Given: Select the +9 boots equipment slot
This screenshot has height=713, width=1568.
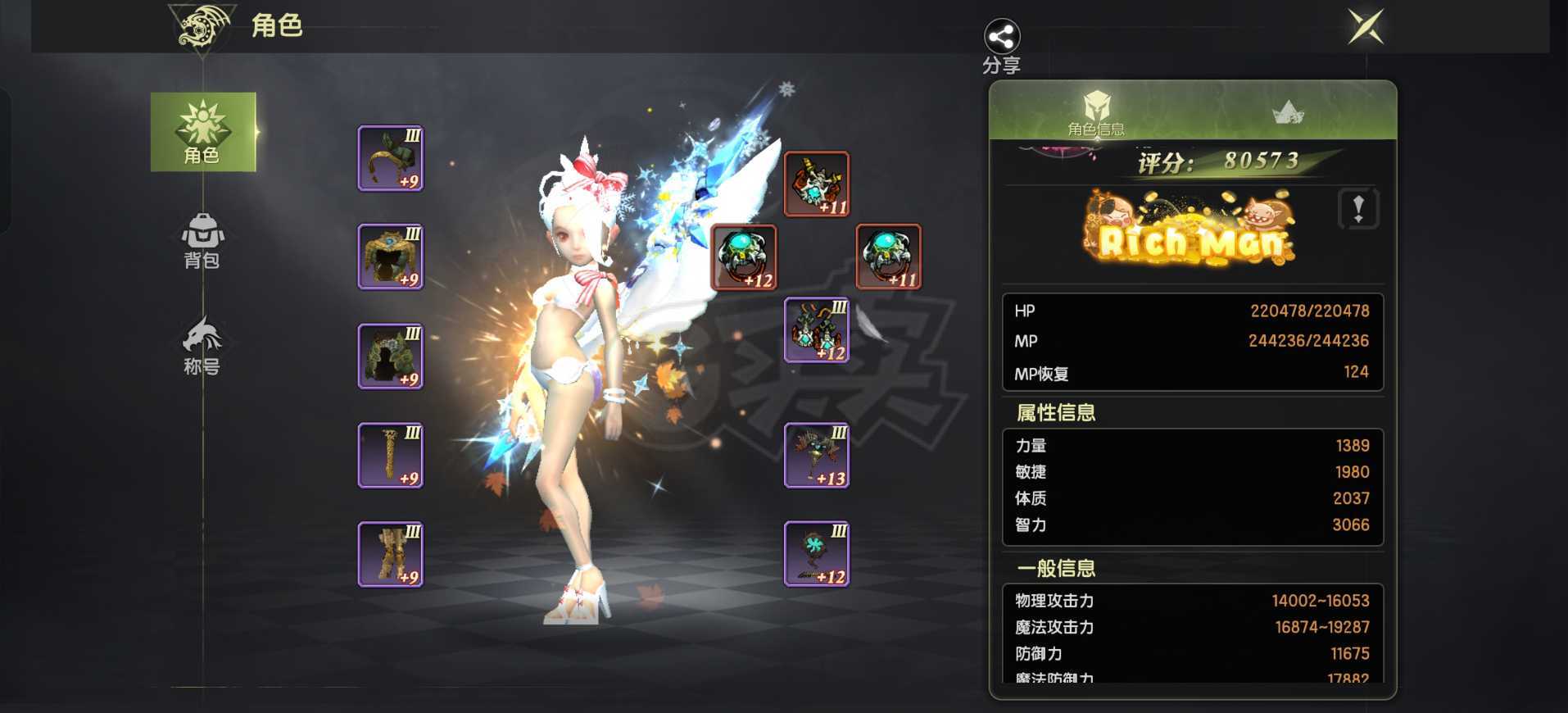Looking at the screenshot, I should coord(390,554).
